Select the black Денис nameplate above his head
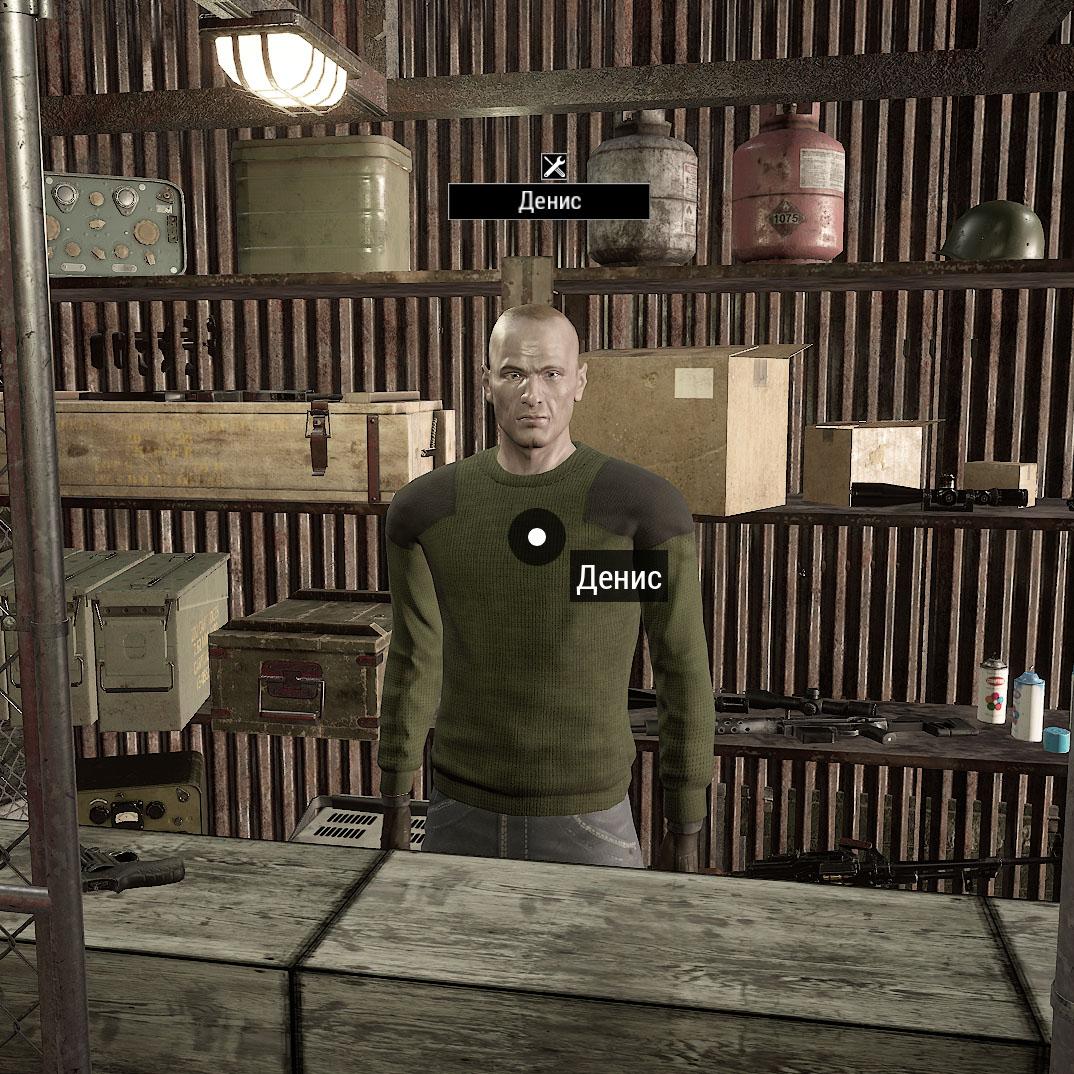This screenshot has height=1074, width=1074. [548, 201]
